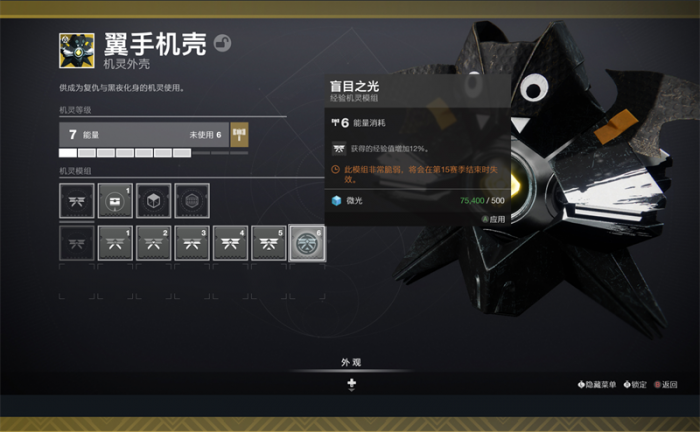Select the experience mod costing 3 energy
Image resolution: width=700 pixels, height=432 pixels.
(192, 243)
